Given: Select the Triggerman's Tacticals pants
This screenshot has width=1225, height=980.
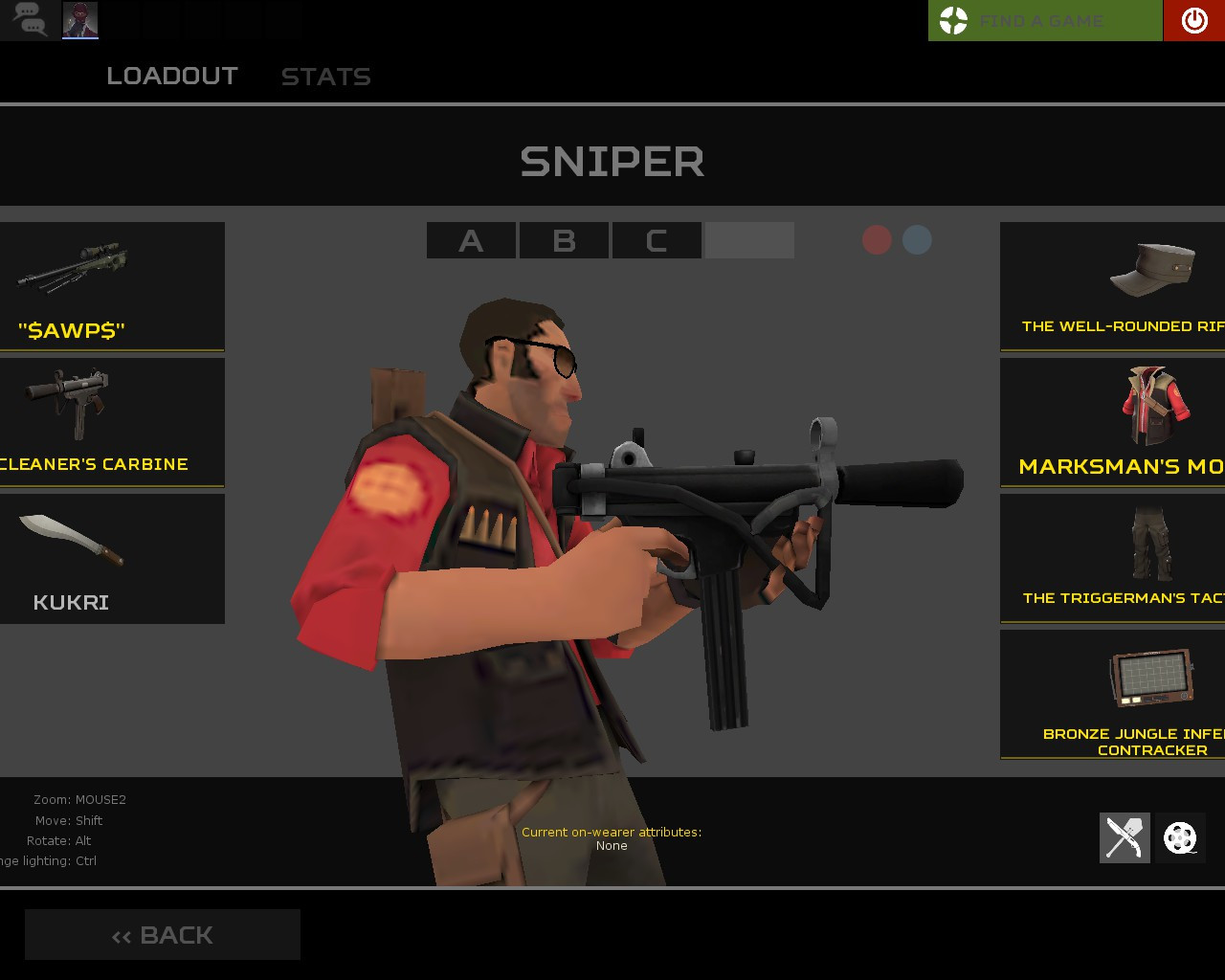Looking at the screenshot, I should pos(1120,558).
